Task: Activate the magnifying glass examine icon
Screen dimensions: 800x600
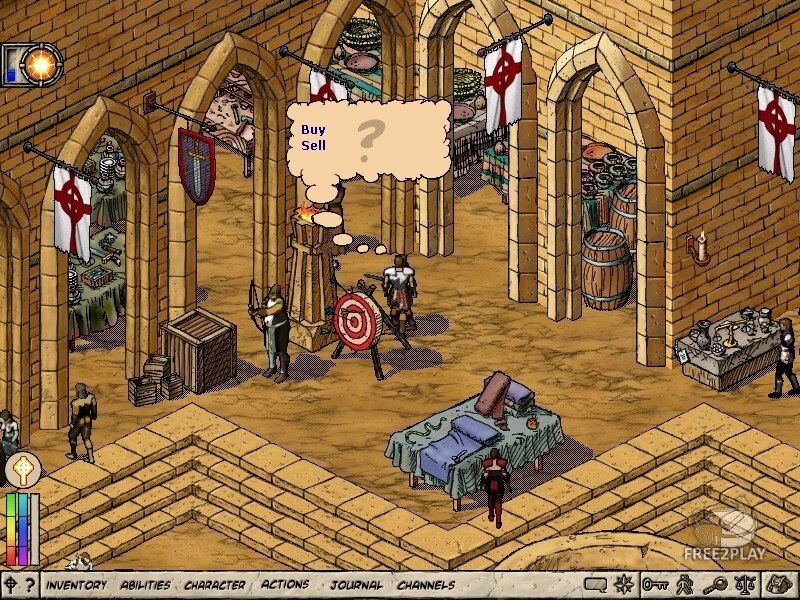Action: [714, 585]
